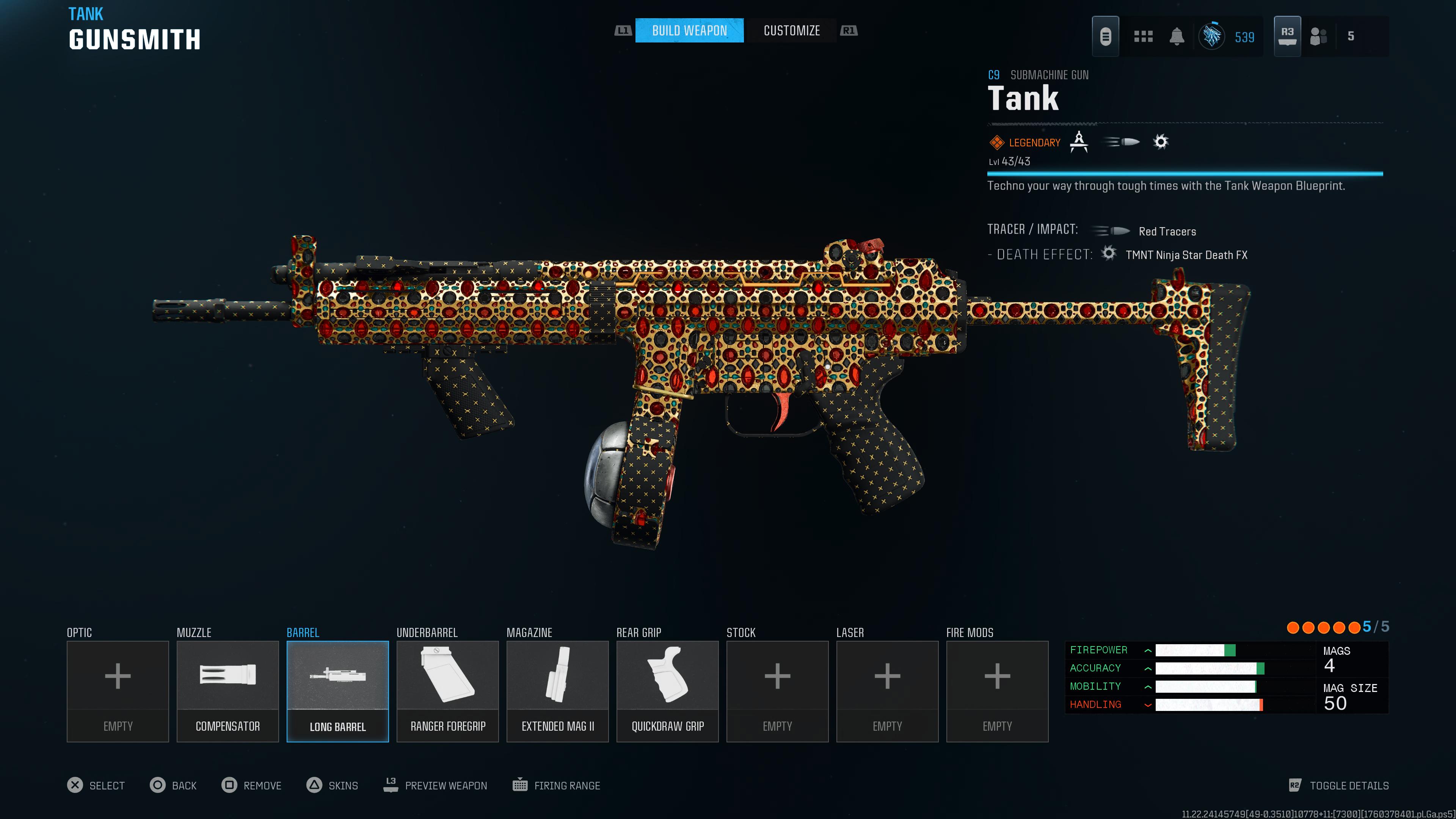Select the Compensator muzzle slot
1456x819 pixels.
[227, 691]
